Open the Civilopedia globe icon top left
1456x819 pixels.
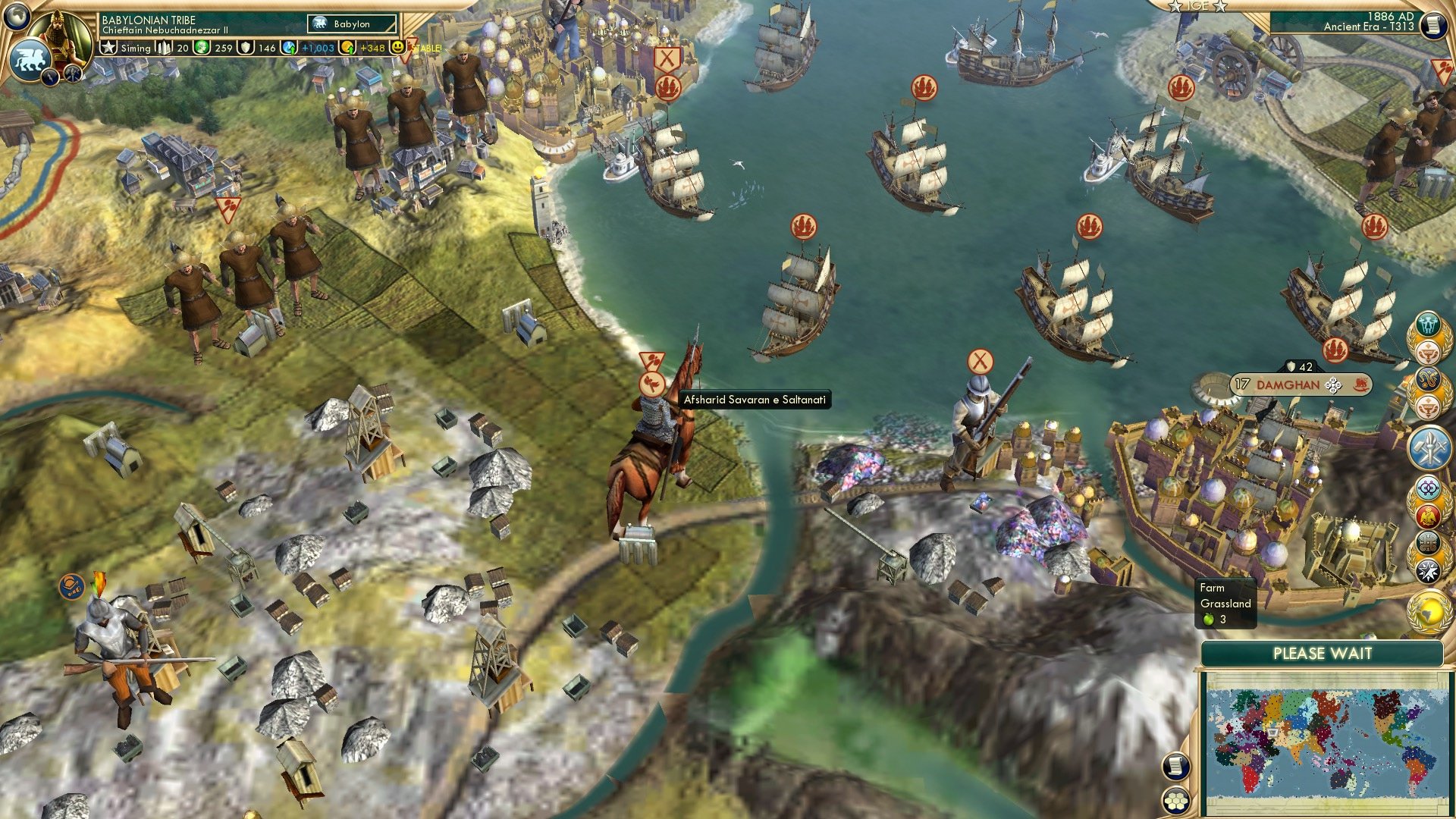(x=17, y=17)
